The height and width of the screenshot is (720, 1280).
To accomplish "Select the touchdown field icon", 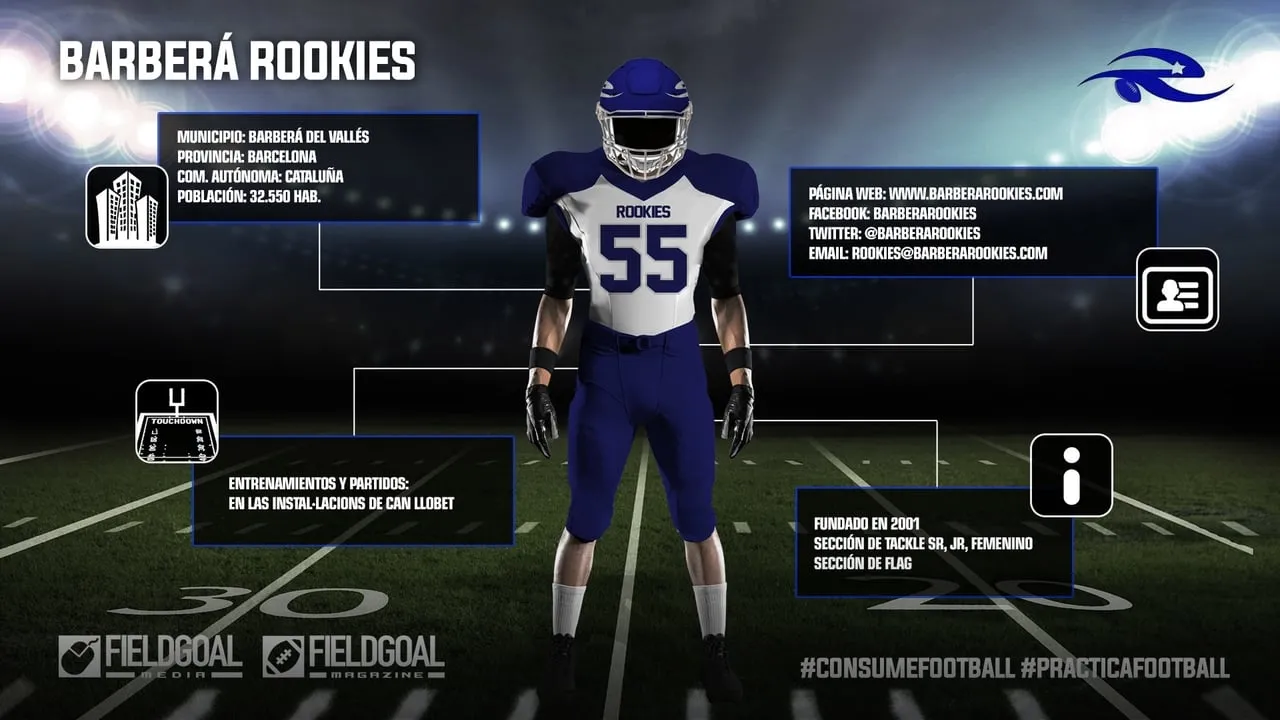I will (x=177, y=421).
